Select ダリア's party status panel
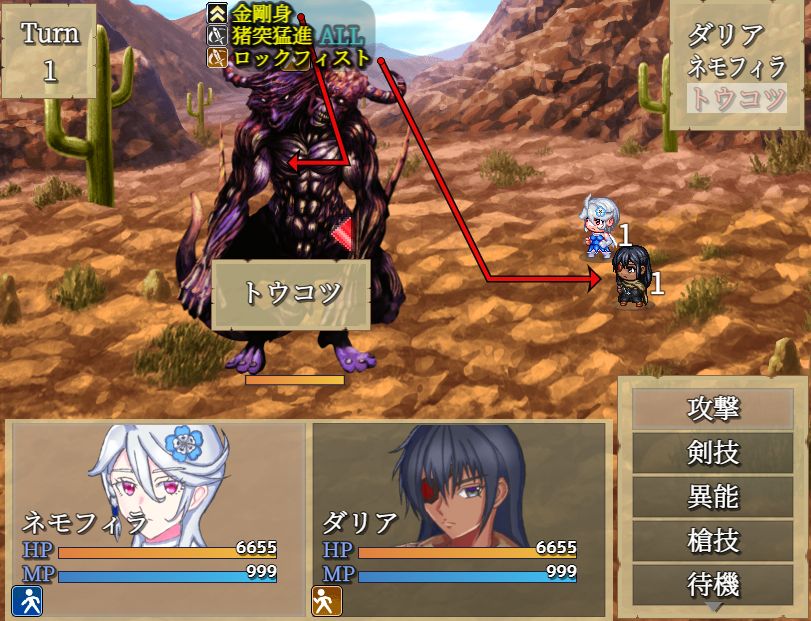The height and width of the screenshot is (621, 811). point(459,518)
